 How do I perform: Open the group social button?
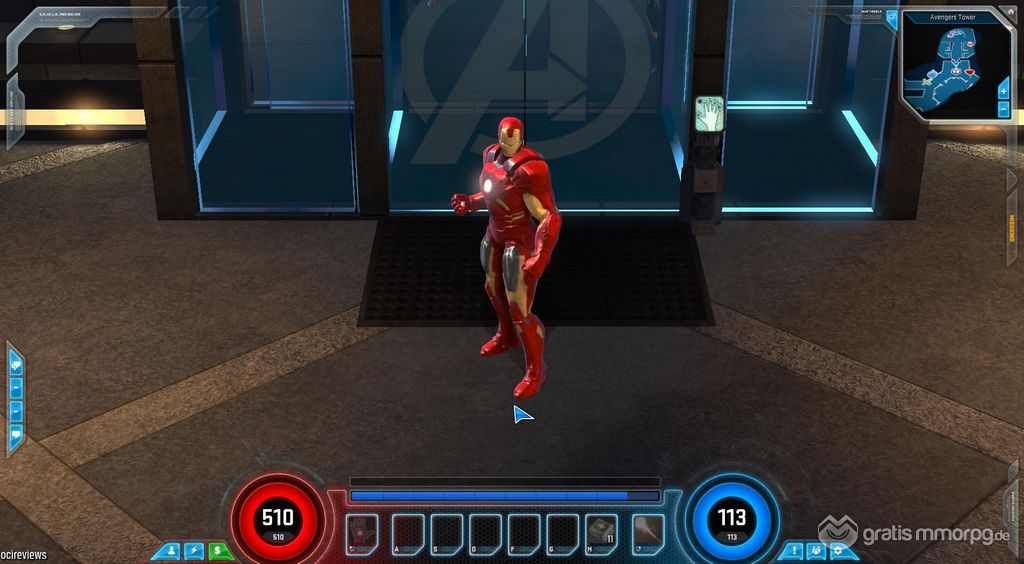tap(817, 550)
